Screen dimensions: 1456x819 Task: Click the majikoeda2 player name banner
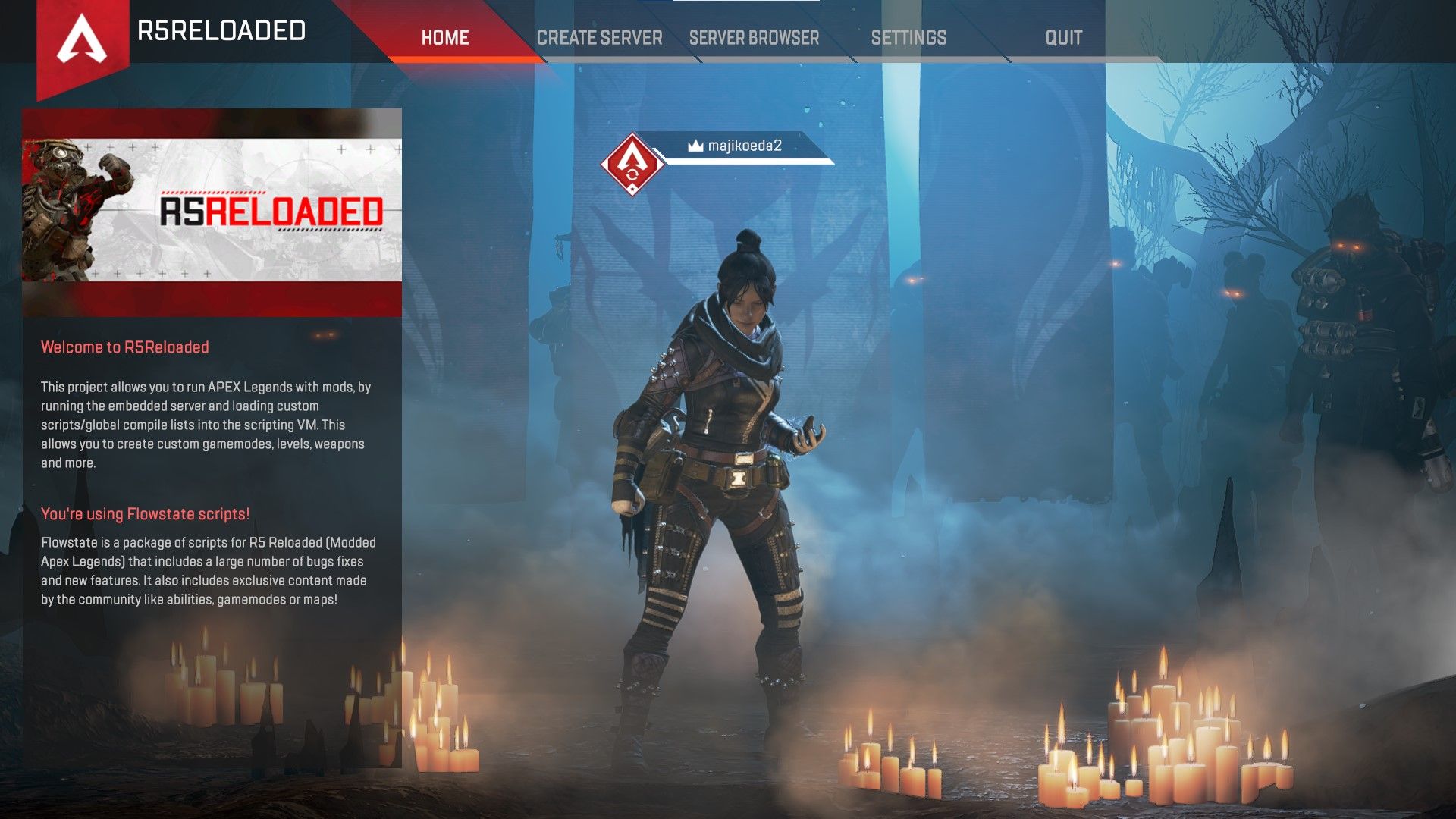pos(743,146)
